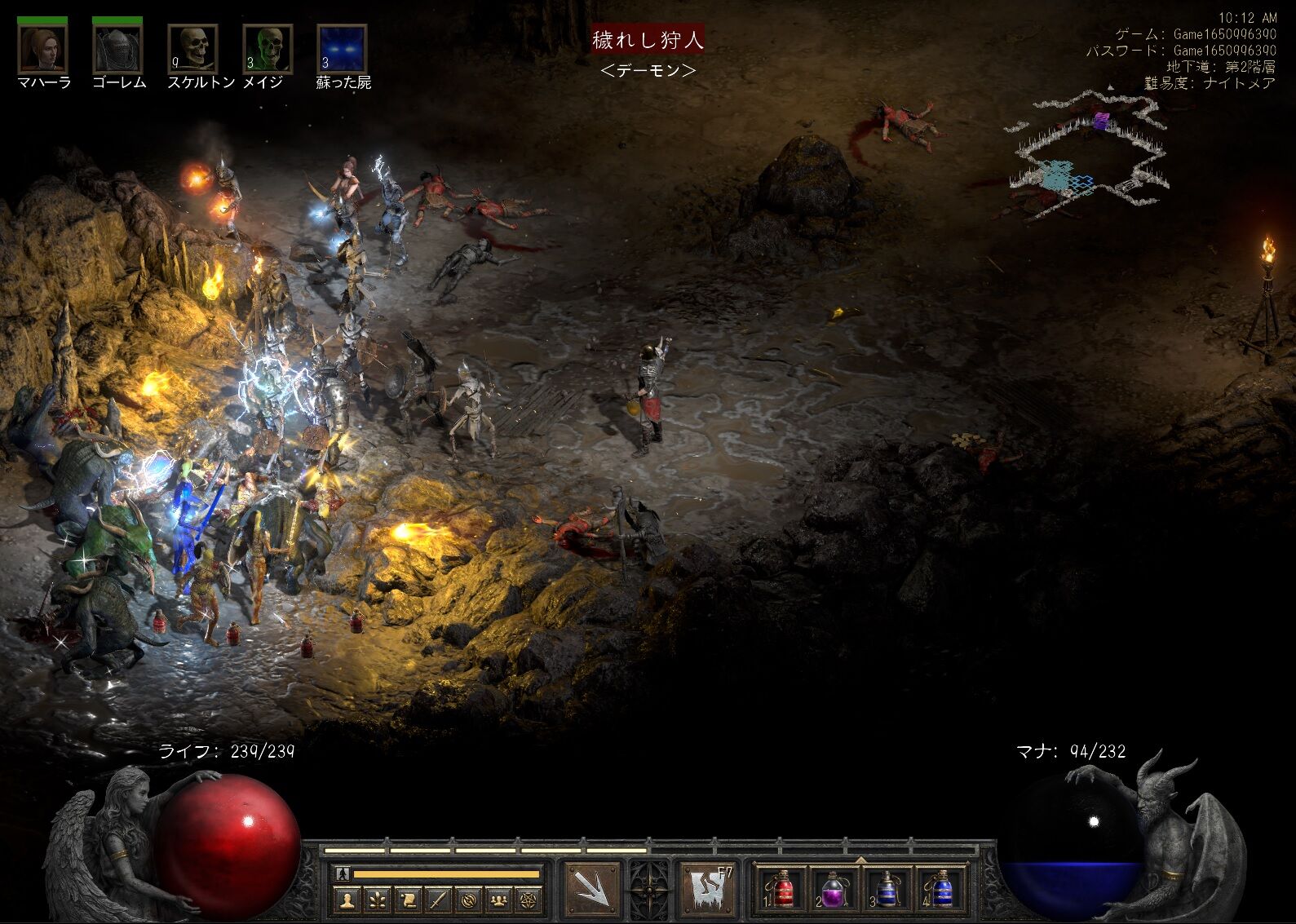Click the yellow stamina bar
The height and width of the screenshot is (924, 1296).
tap(445, 875)
